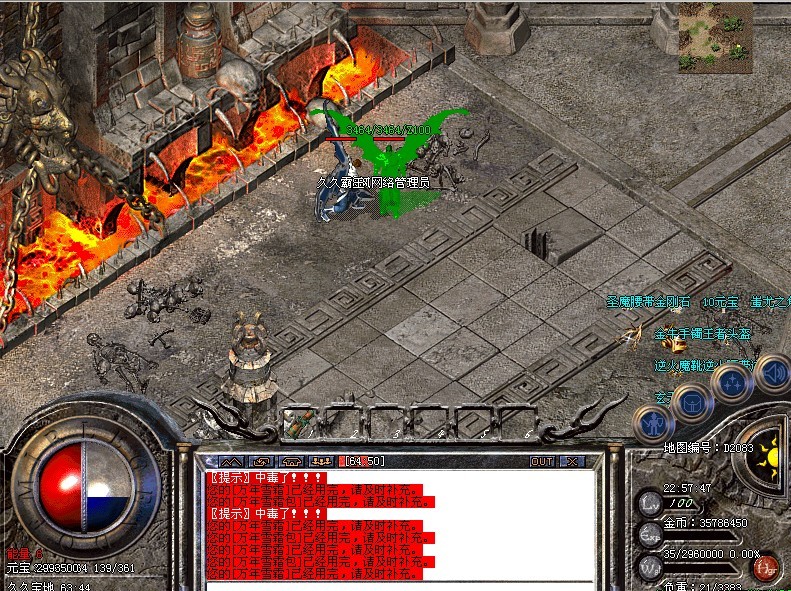Close the game with the X button
Viewport: 791px width, 591px height.
[572, 461]
